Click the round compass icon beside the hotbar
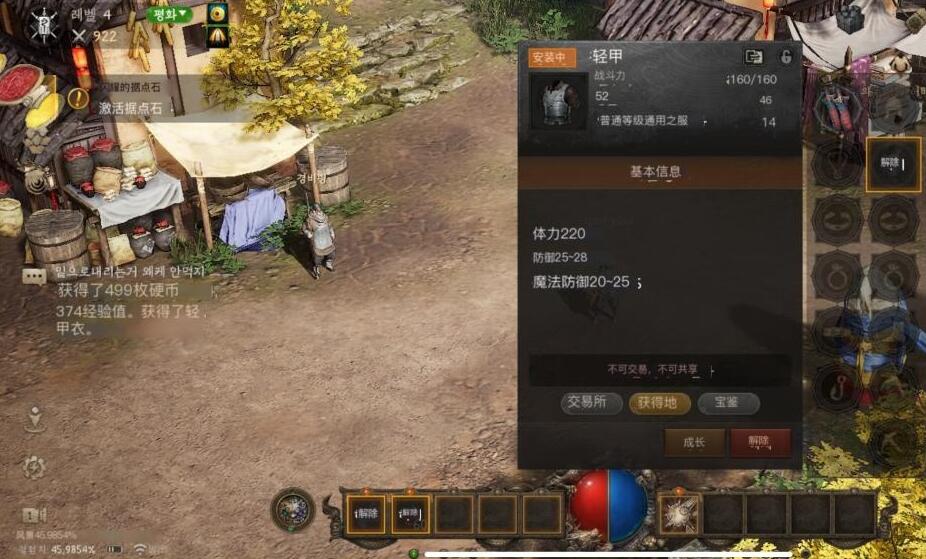This screenshot has width=926, height=559. click(x=293, y=510)
